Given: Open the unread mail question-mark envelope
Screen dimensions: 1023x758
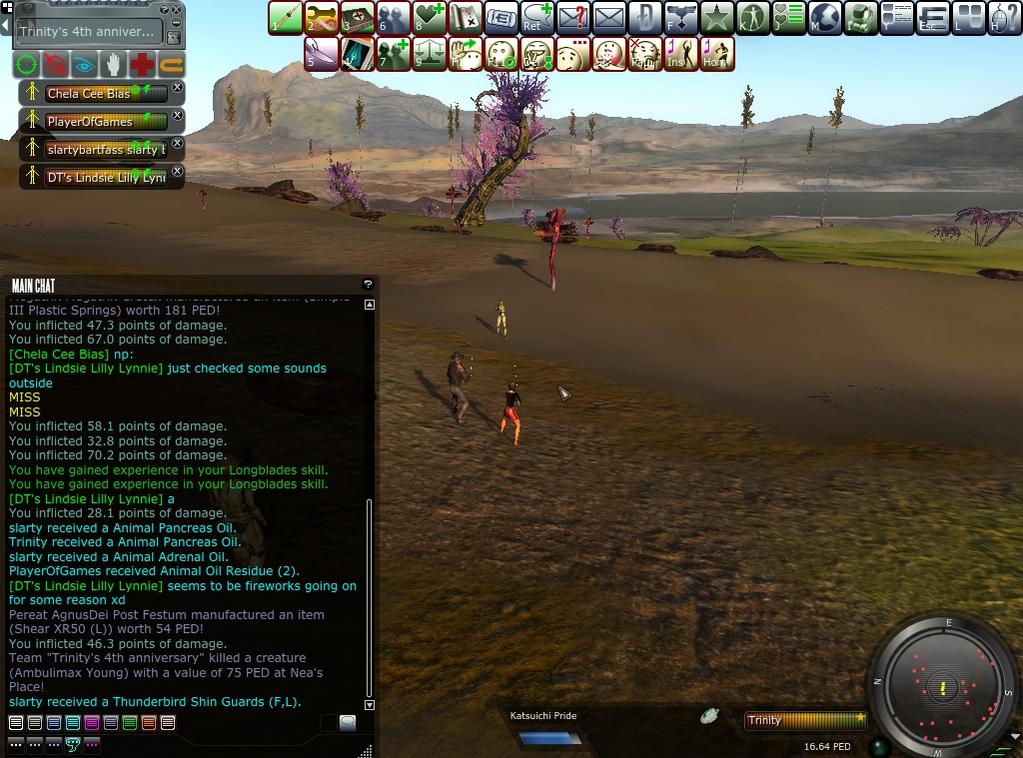Looking at the screenshot, I should [572, 18].
